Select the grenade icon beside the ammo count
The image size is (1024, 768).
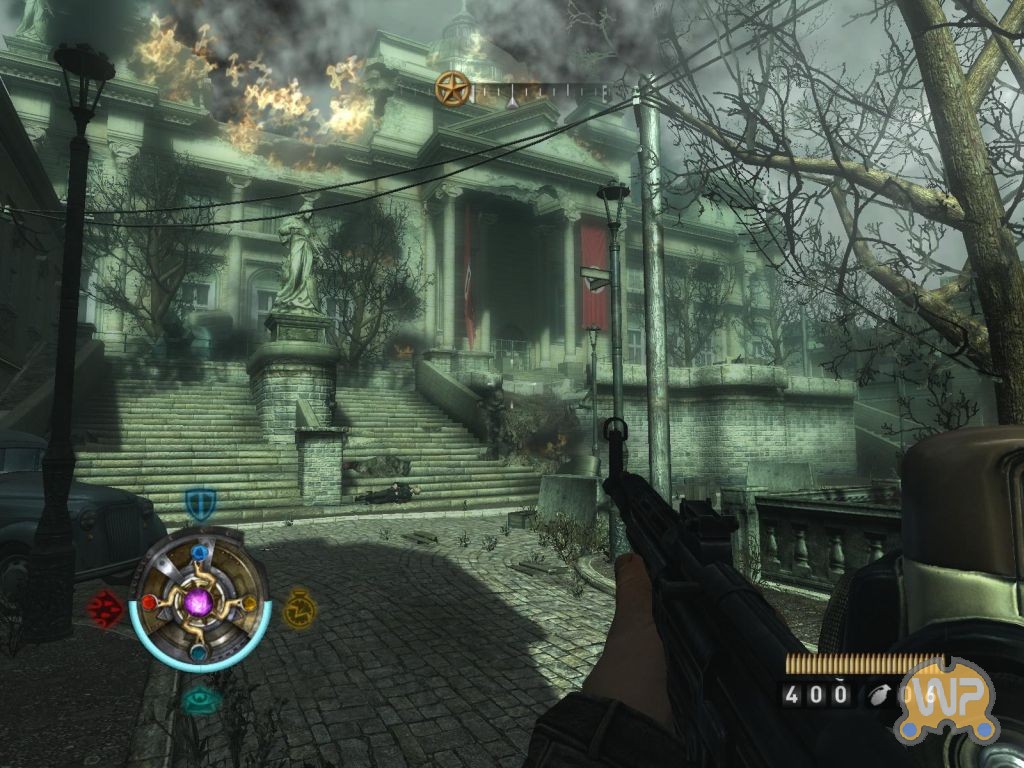(878, 694)
